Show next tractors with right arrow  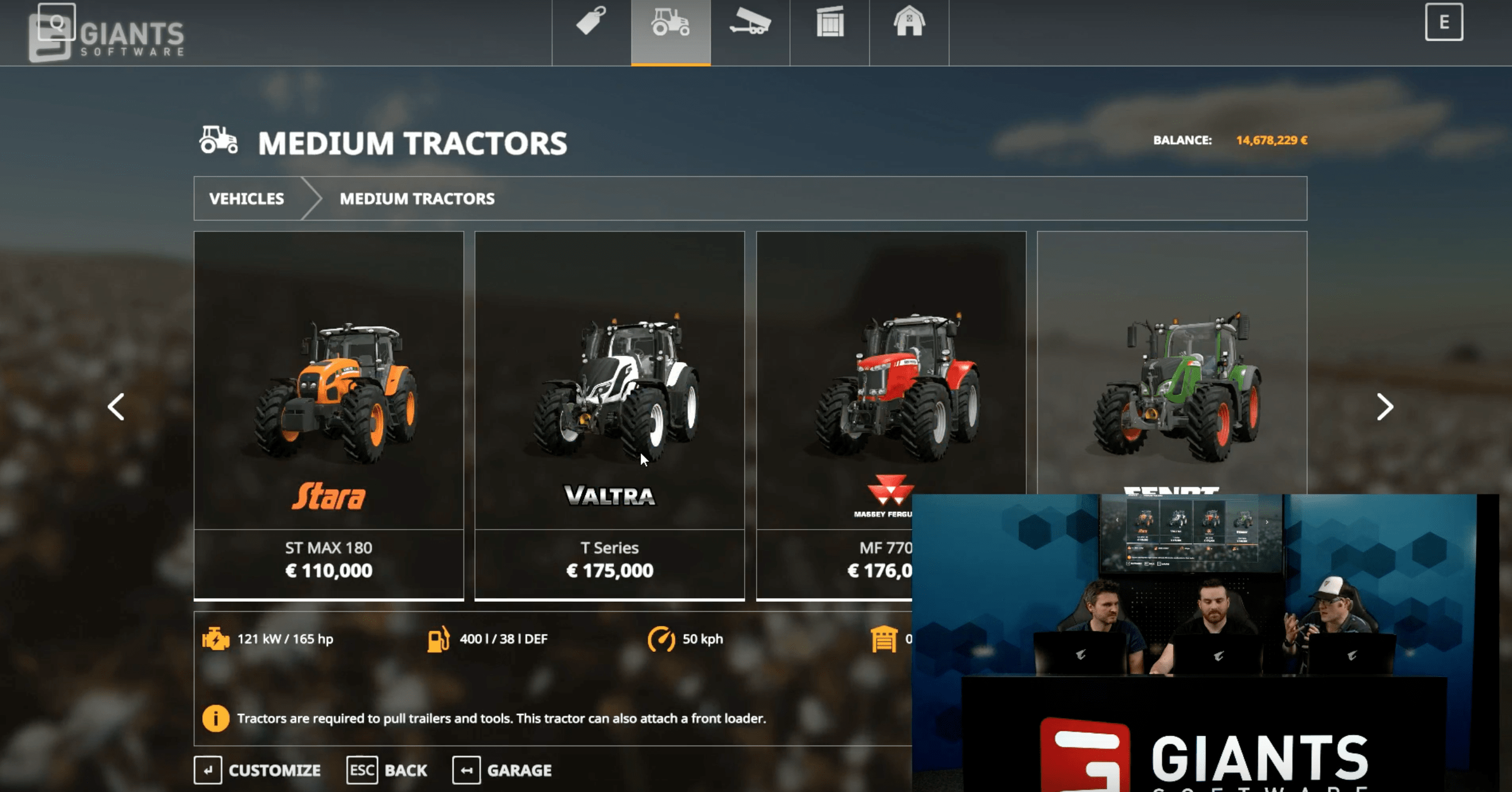1384,407
